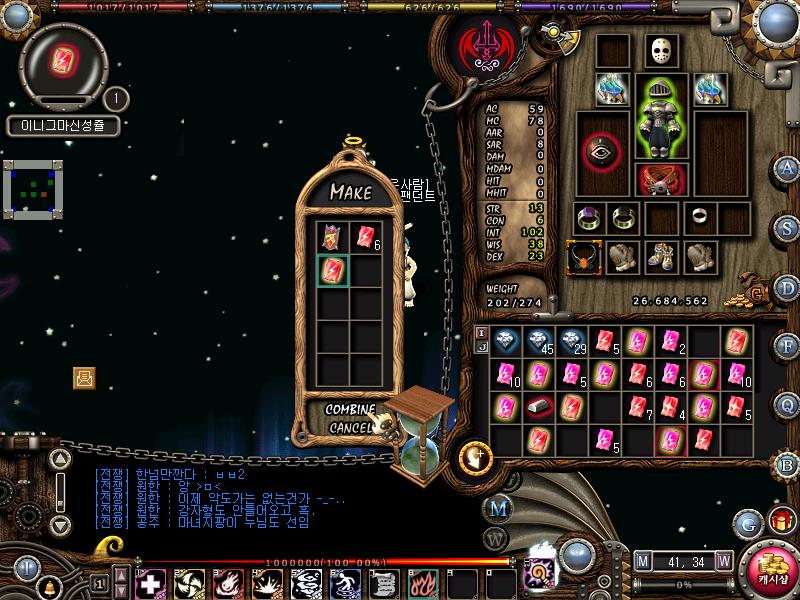Viewport: 800px width, 600px height.
Task: Click the equipped boots slot
Action: pyautogui.click(x=659, y=257)
